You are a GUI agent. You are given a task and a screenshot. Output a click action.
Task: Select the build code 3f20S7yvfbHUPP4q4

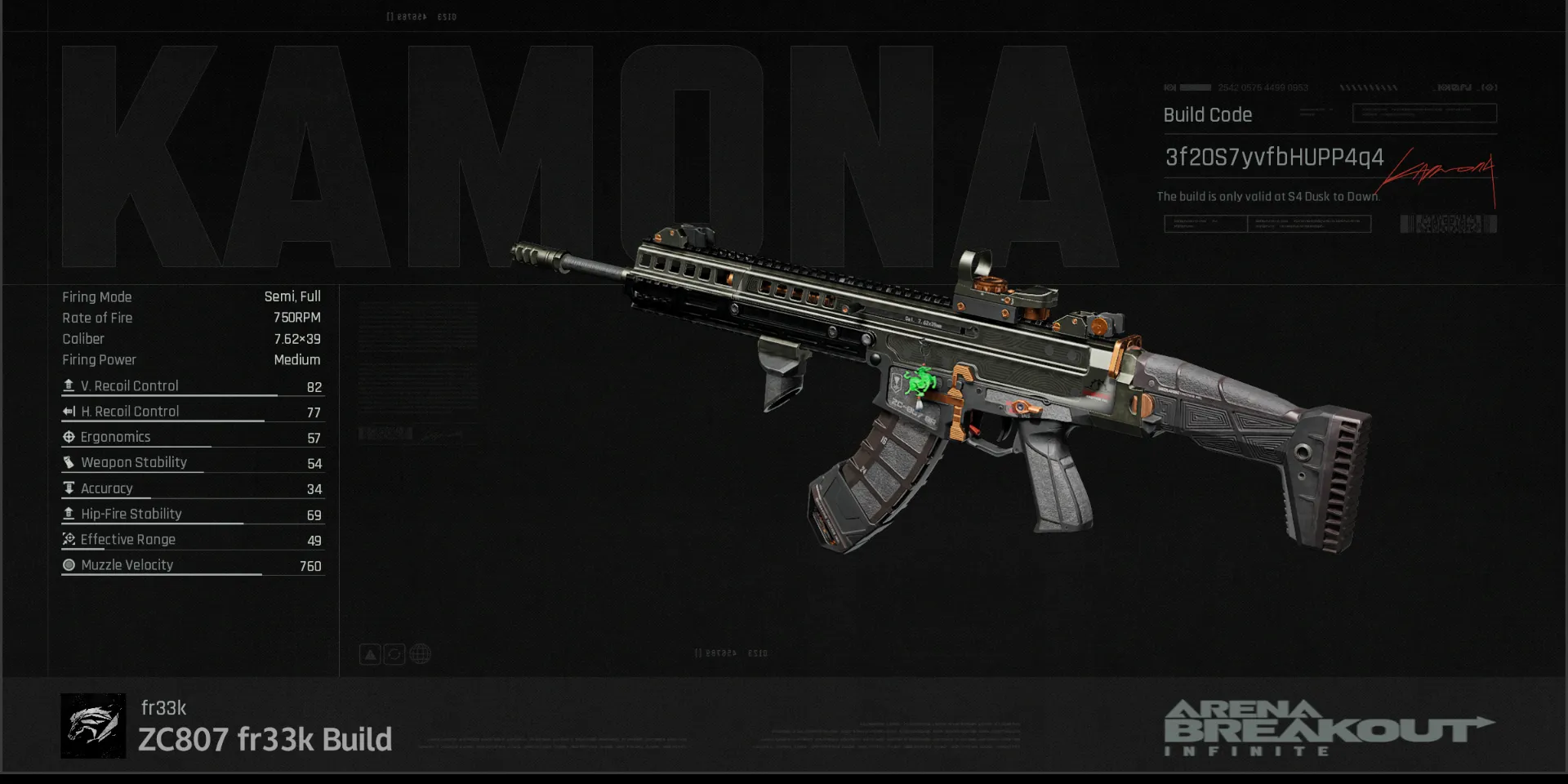pos(1273,157)
